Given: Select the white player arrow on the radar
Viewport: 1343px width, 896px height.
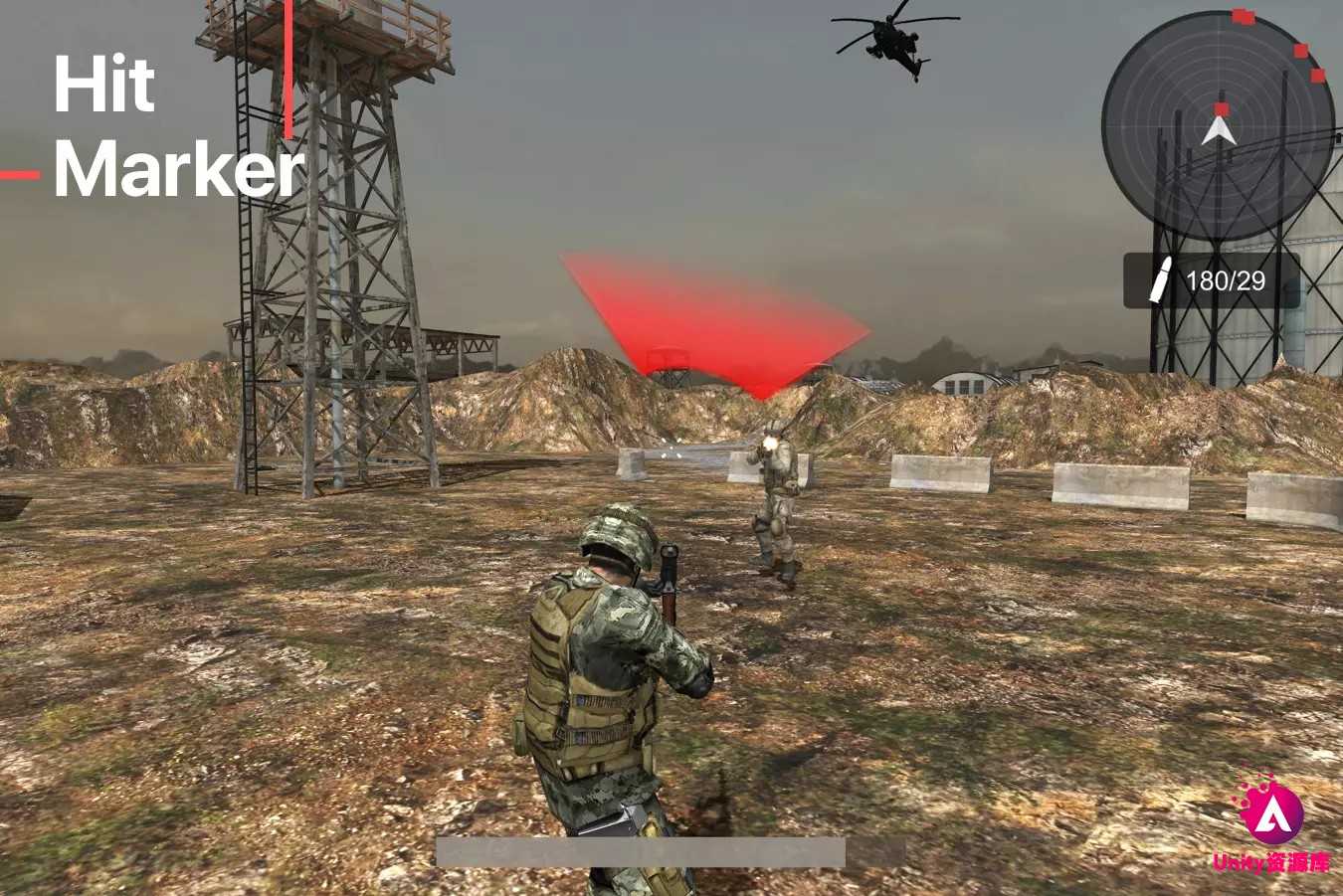Looking at the screenshot, I should tap(1219, 131).
